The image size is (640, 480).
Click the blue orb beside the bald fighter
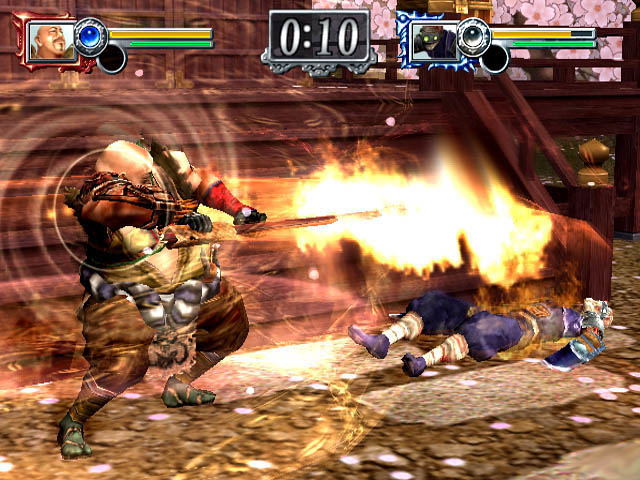coord(91,36)
